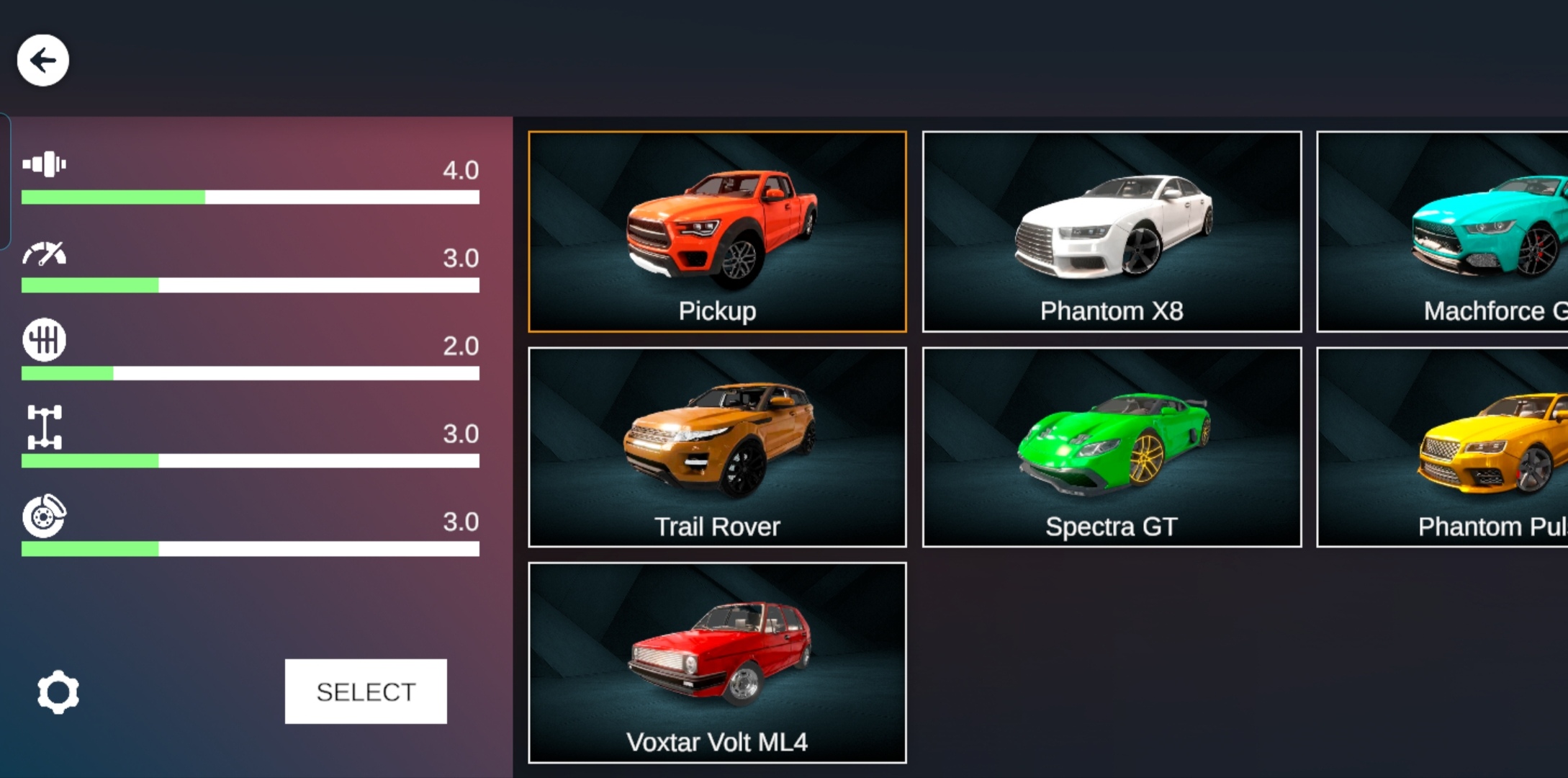Choose the Trail Rover SUV

(717, 447)
